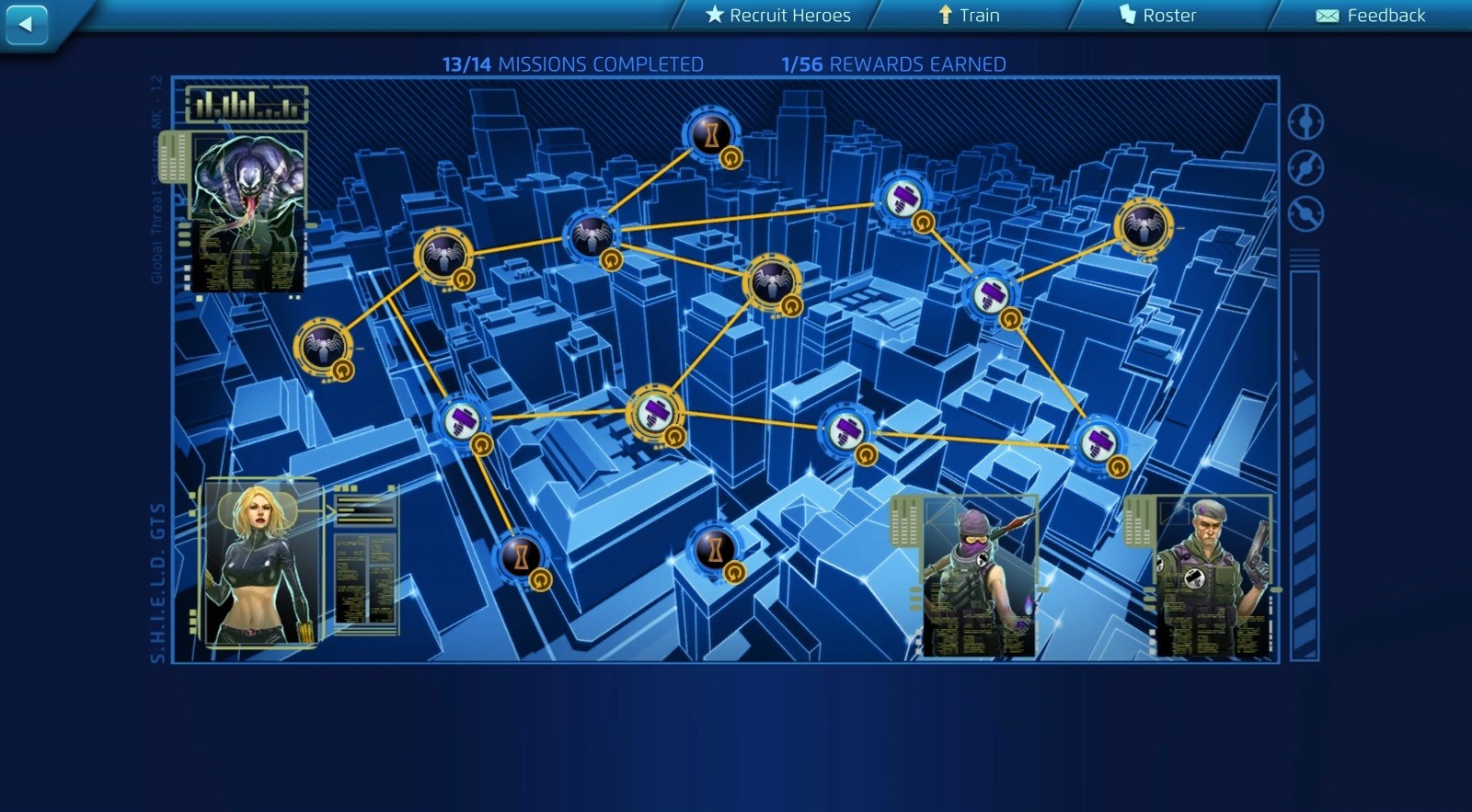
Task: Switch to the Roster tab
Action: coord(1168,15)
